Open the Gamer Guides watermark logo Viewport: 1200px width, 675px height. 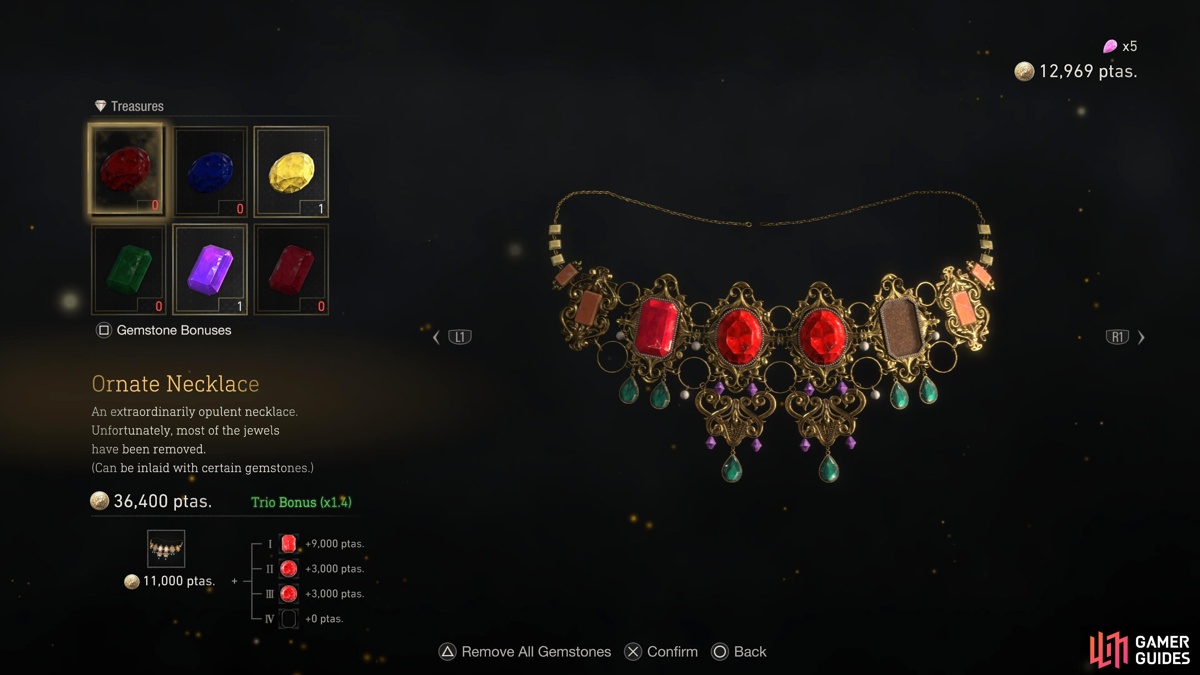tap(1139, 649)
